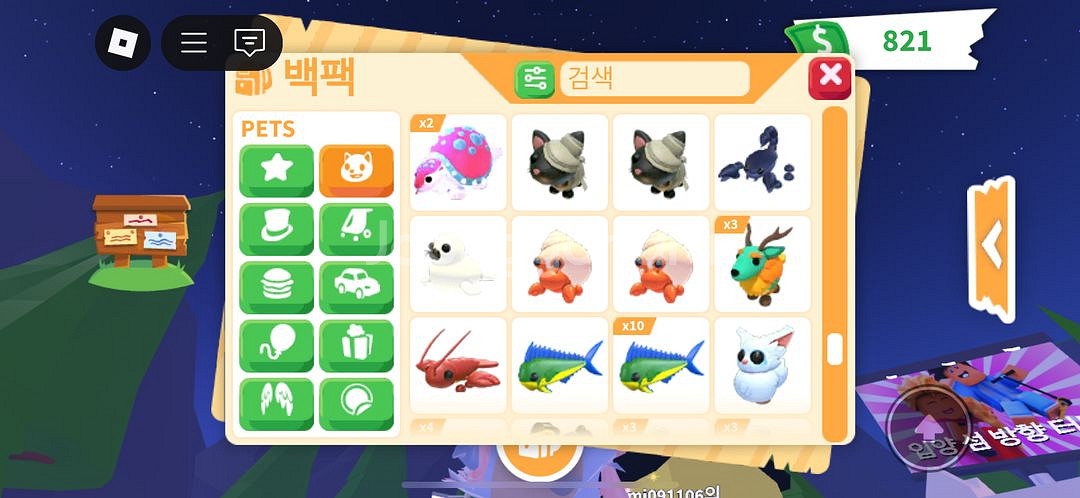
Task: Switch to the wings category tab
Action: click(x=276, y=403)
